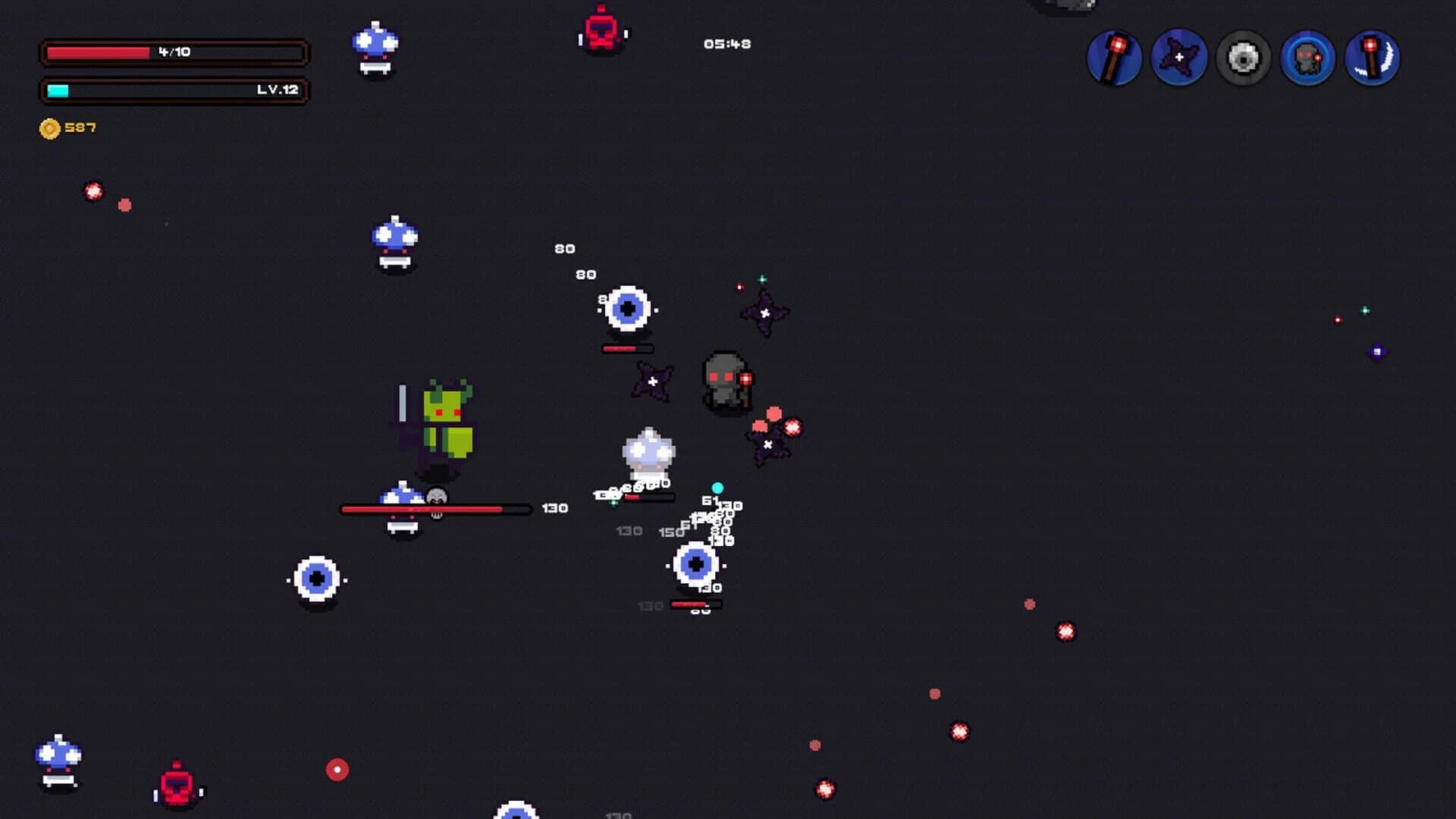The width and height of the screenshot is (1456, 819).
Task: Click the red health bar showing 4/10
Action: [x=173, y=53]
